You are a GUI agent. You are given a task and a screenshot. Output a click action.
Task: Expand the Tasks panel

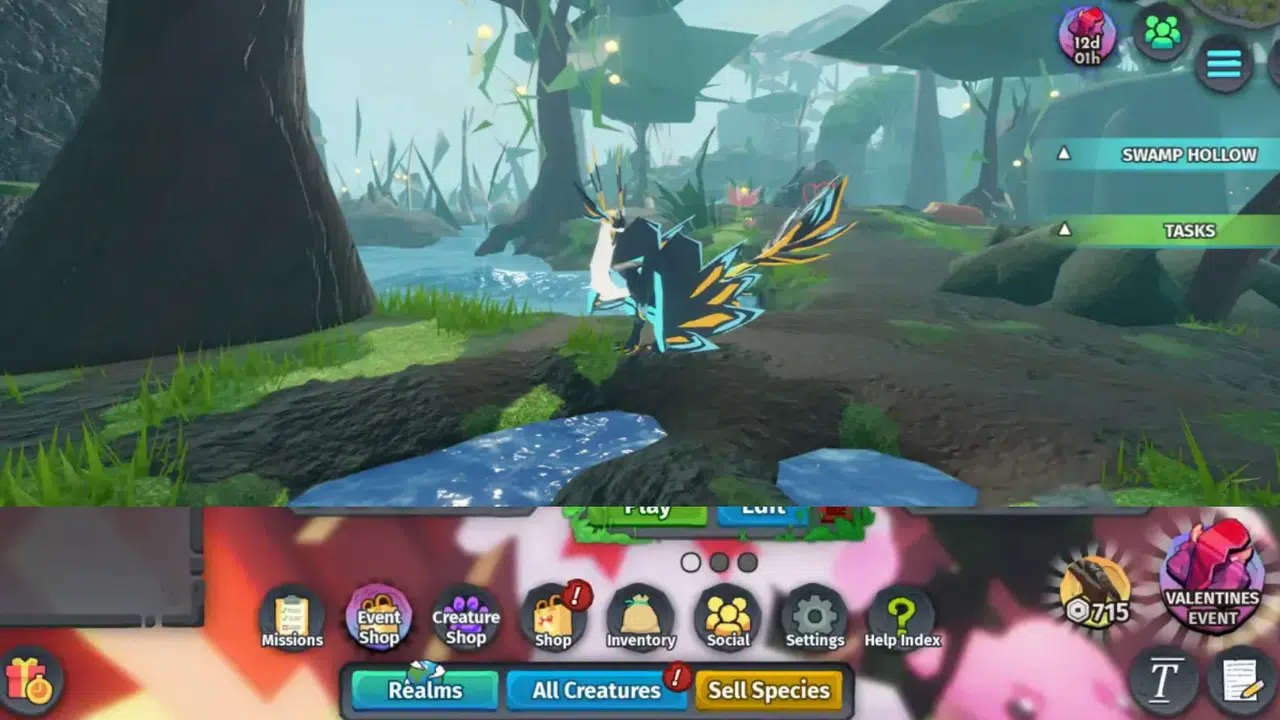pos(1160,231)
